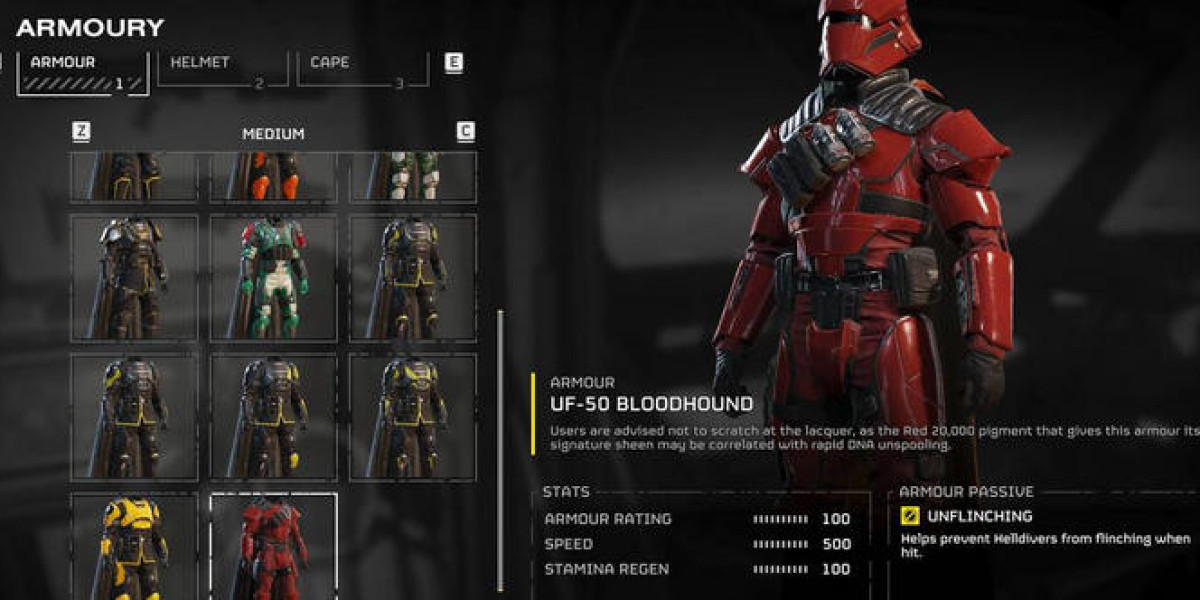This screenshot has width=1200, height=600.
Task: Choose the green and white armour thumbnail
Action: 273,277
